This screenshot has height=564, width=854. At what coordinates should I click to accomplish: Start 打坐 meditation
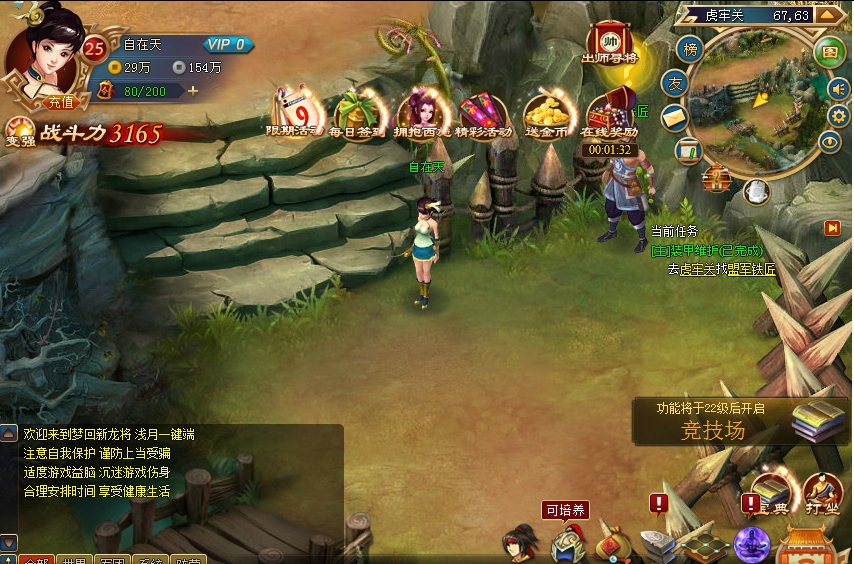[x=822, y=492]
